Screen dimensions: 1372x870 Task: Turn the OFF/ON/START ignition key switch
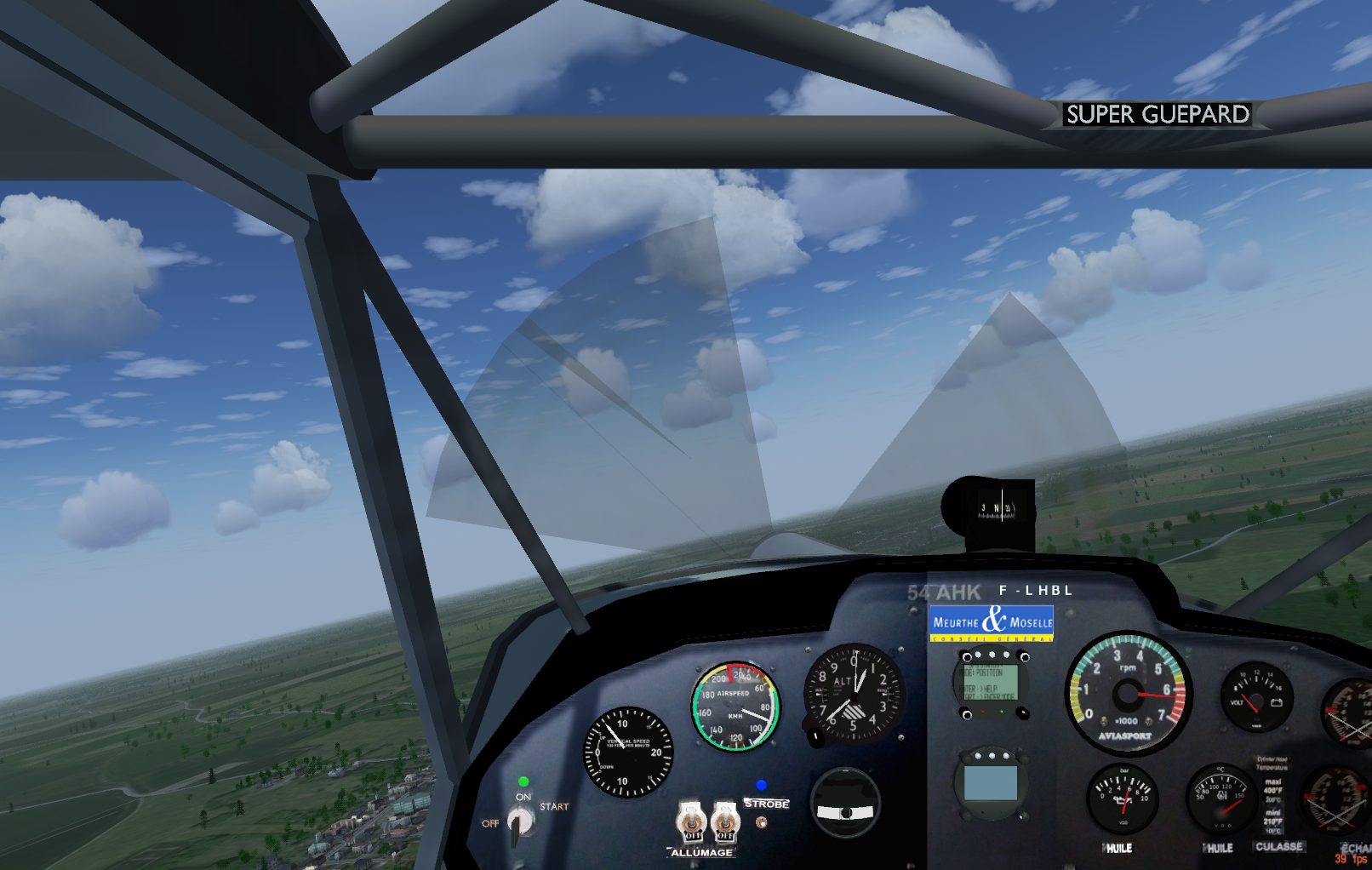click(519, 821)
